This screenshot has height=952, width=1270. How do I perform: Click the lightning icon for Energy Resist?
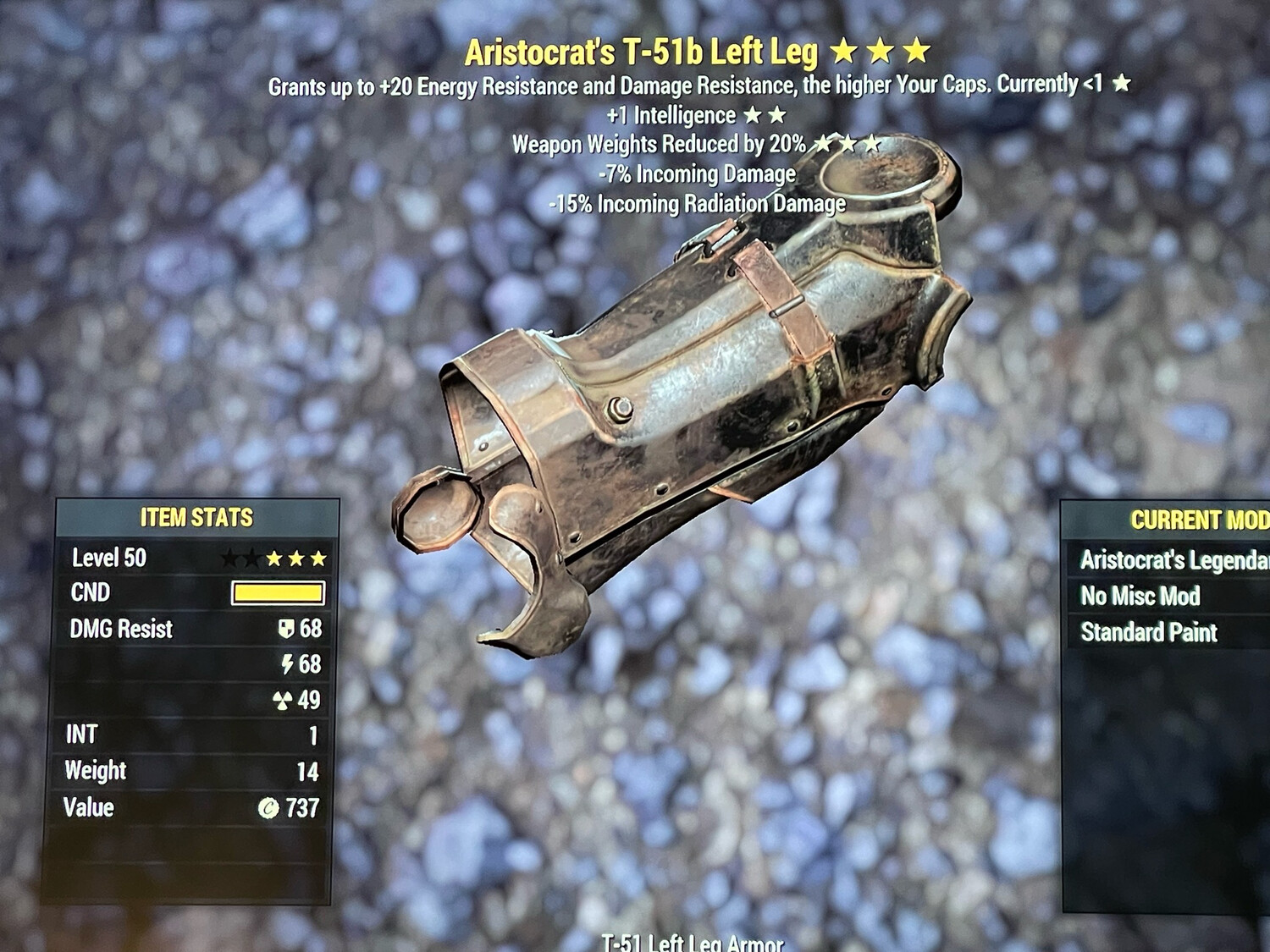[287, 665]
